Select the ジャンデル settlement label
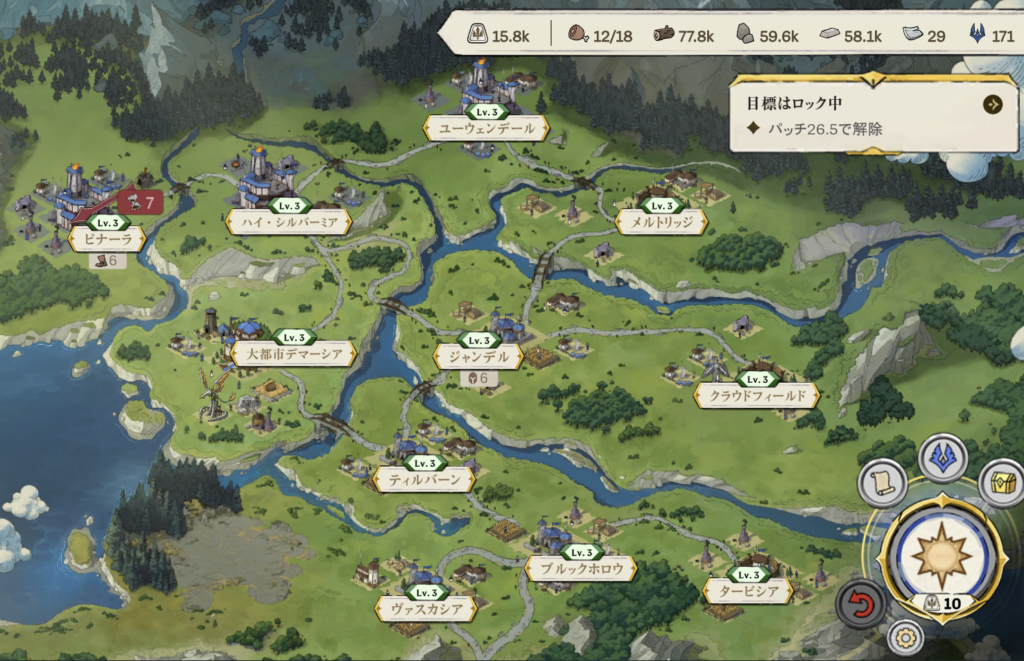1024x661 pixels. point(478,356)
